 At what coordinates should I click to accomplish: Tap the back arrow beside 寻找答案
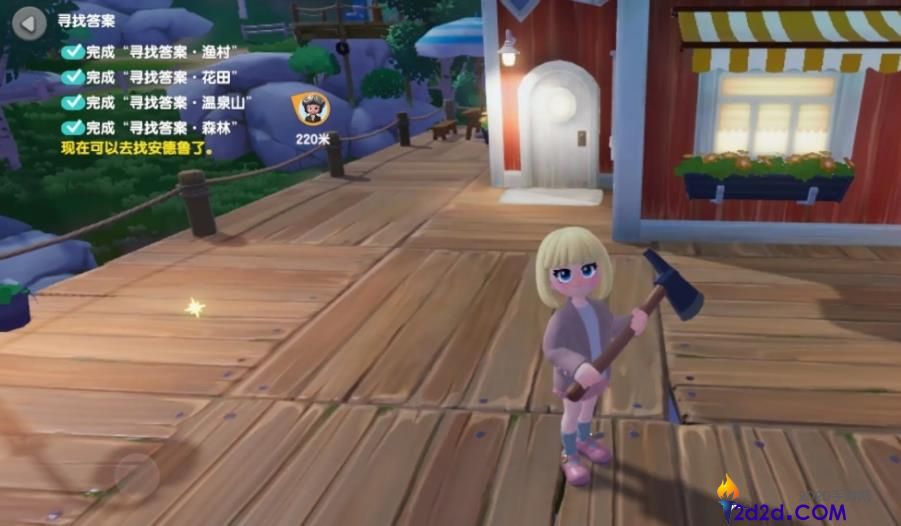30,21
